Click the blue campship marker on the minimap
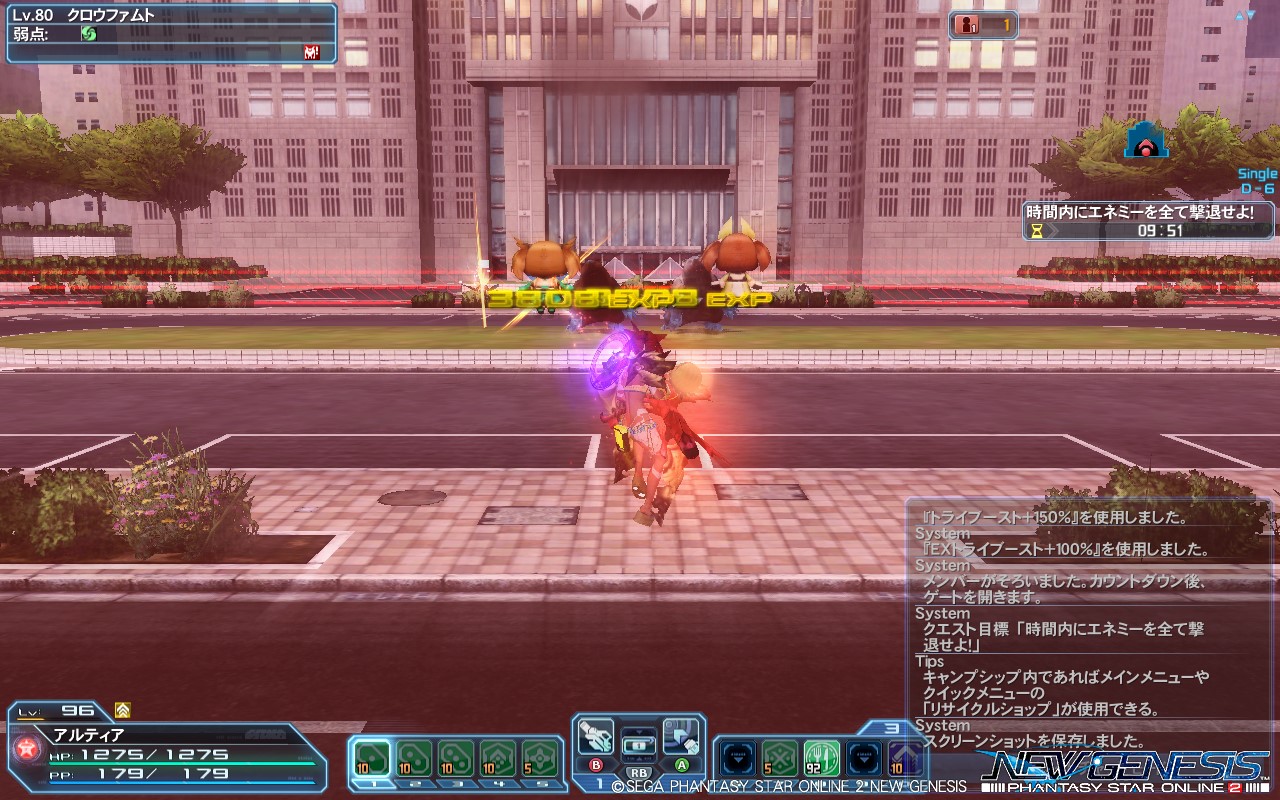Image resolution: width=1280 pixels, height=800 pixels. [1146, 146]
